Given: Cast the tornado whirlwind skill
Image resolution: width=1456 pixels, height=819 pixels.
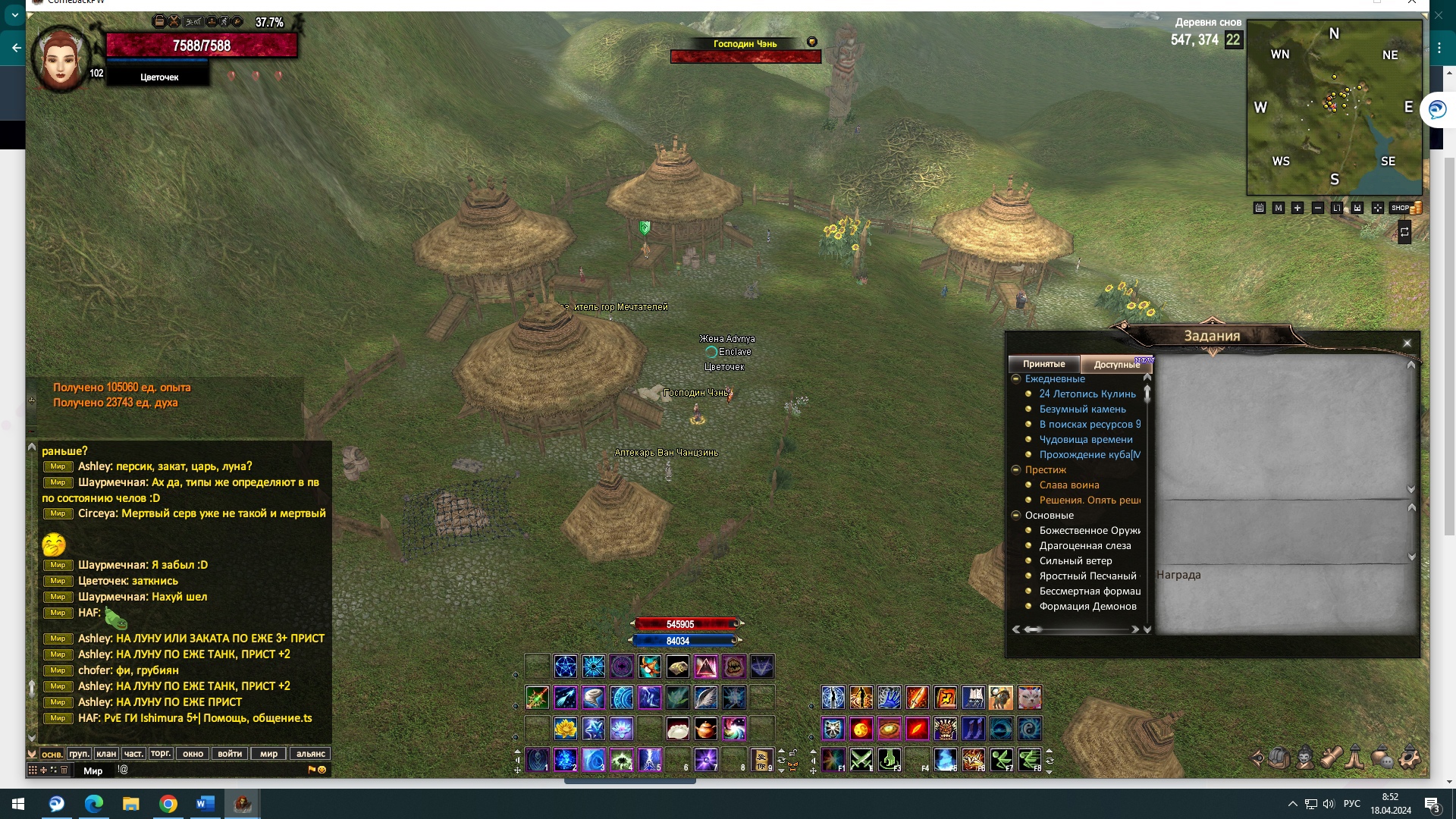Looking at the screenshot, I should (593, 698).
